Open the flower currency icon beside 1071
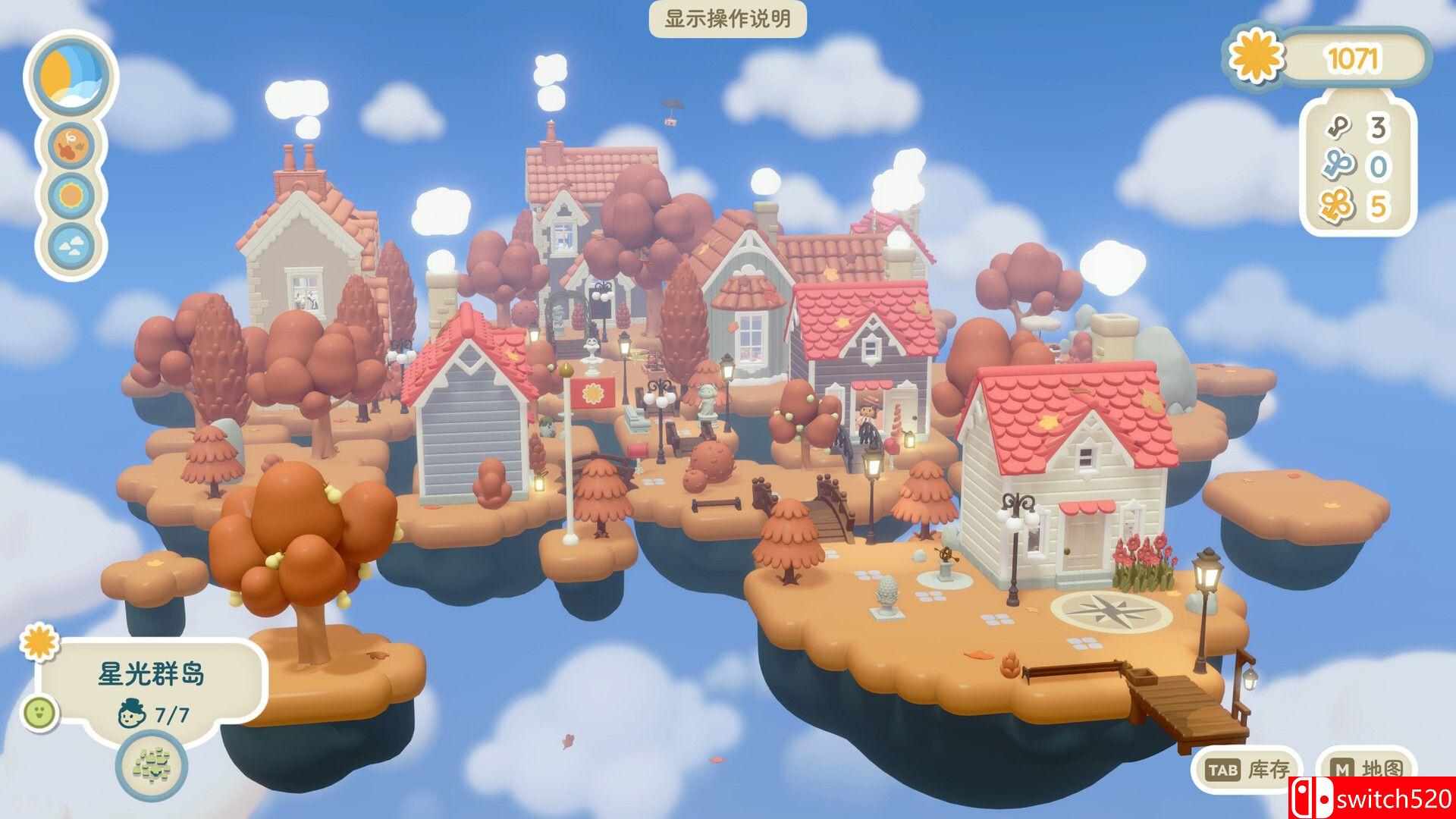 click(1257, 58)
